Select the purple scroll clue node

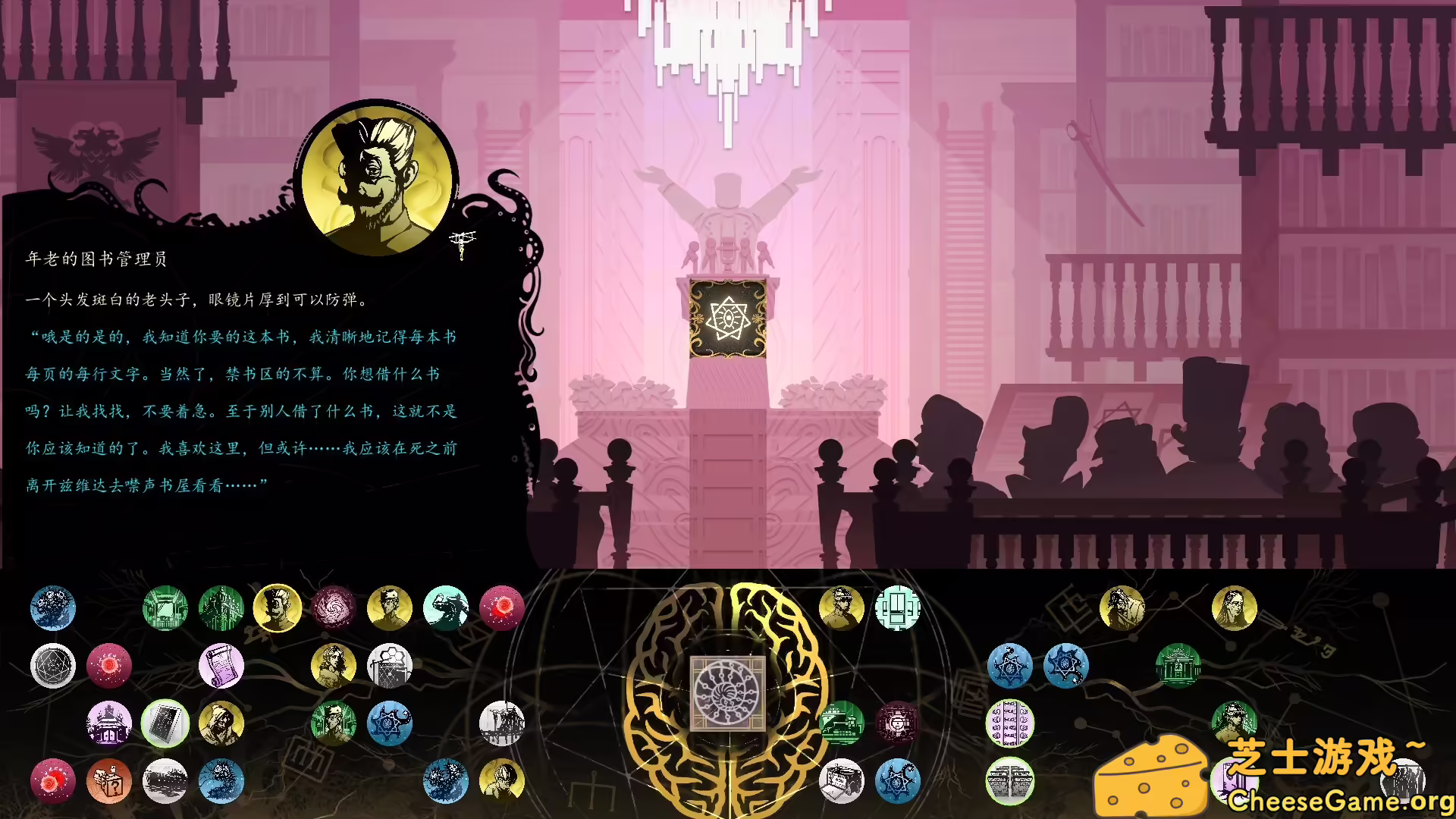tap(221, 667)
